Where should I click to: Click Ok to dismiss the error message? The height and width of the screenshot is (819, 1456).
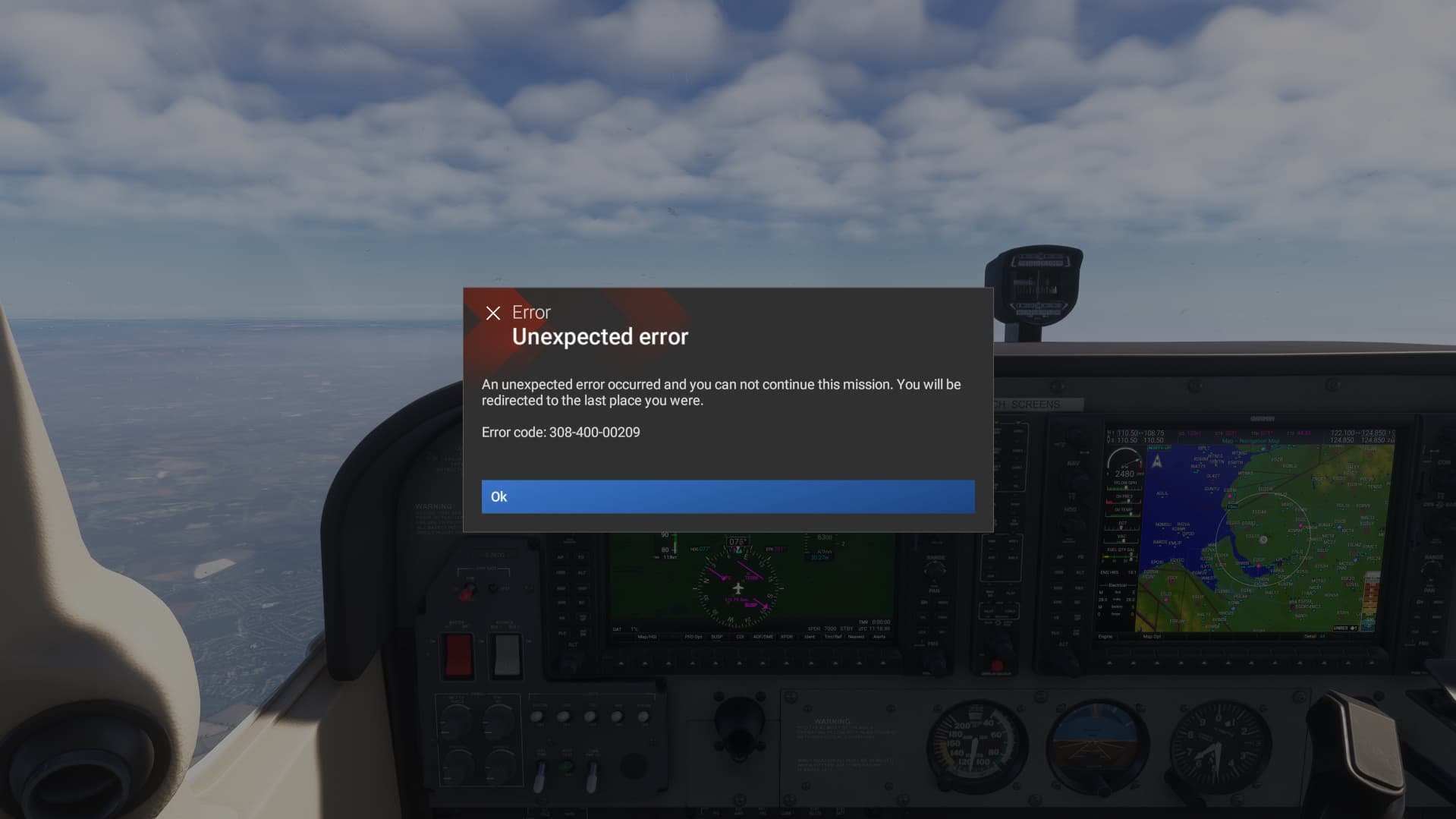coord(728,496)
